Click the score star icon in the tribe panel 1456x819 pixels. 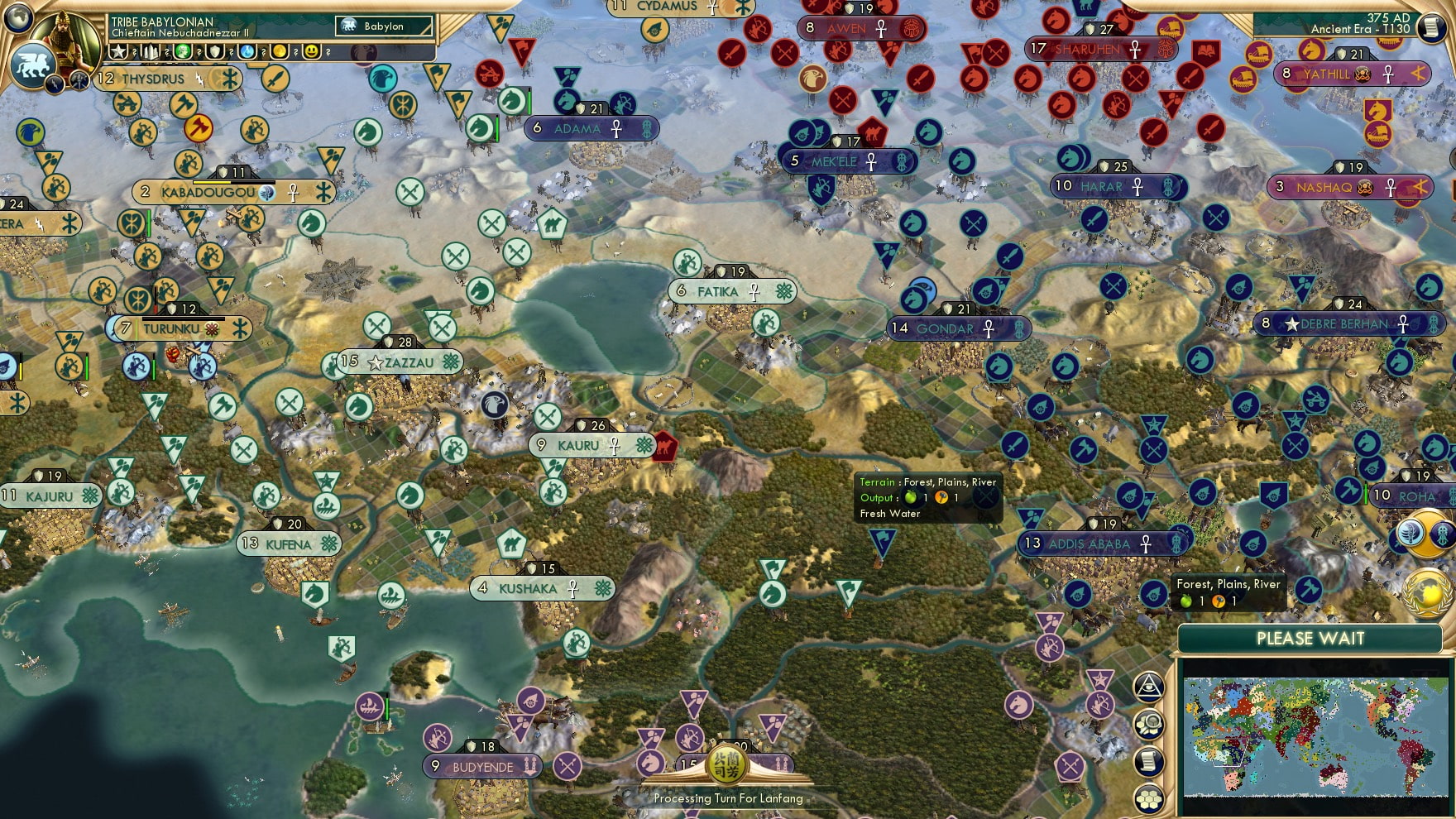coord(118,51)
